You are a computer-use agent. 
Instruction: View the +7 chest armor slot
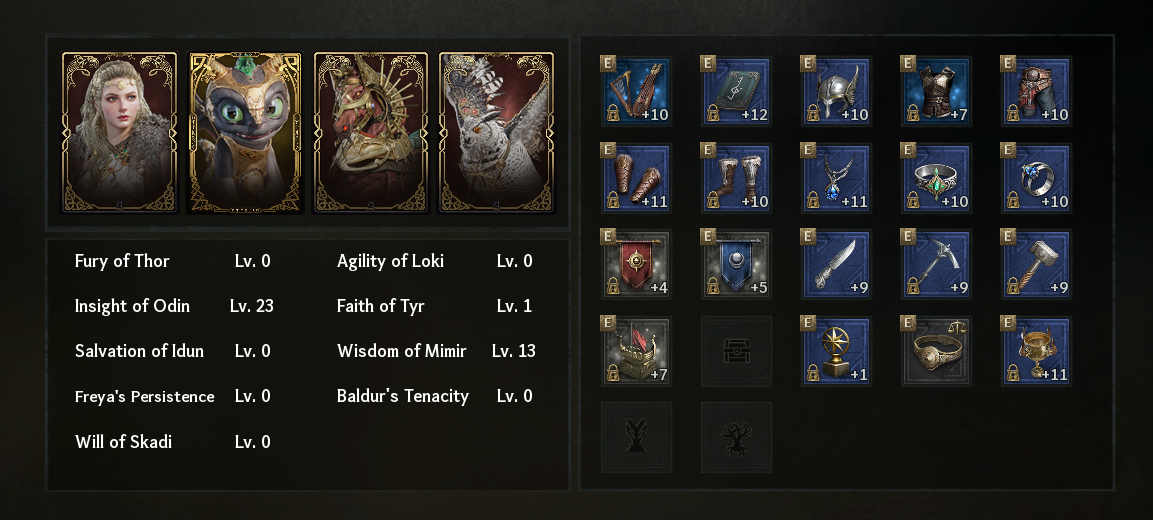[936, 92]
